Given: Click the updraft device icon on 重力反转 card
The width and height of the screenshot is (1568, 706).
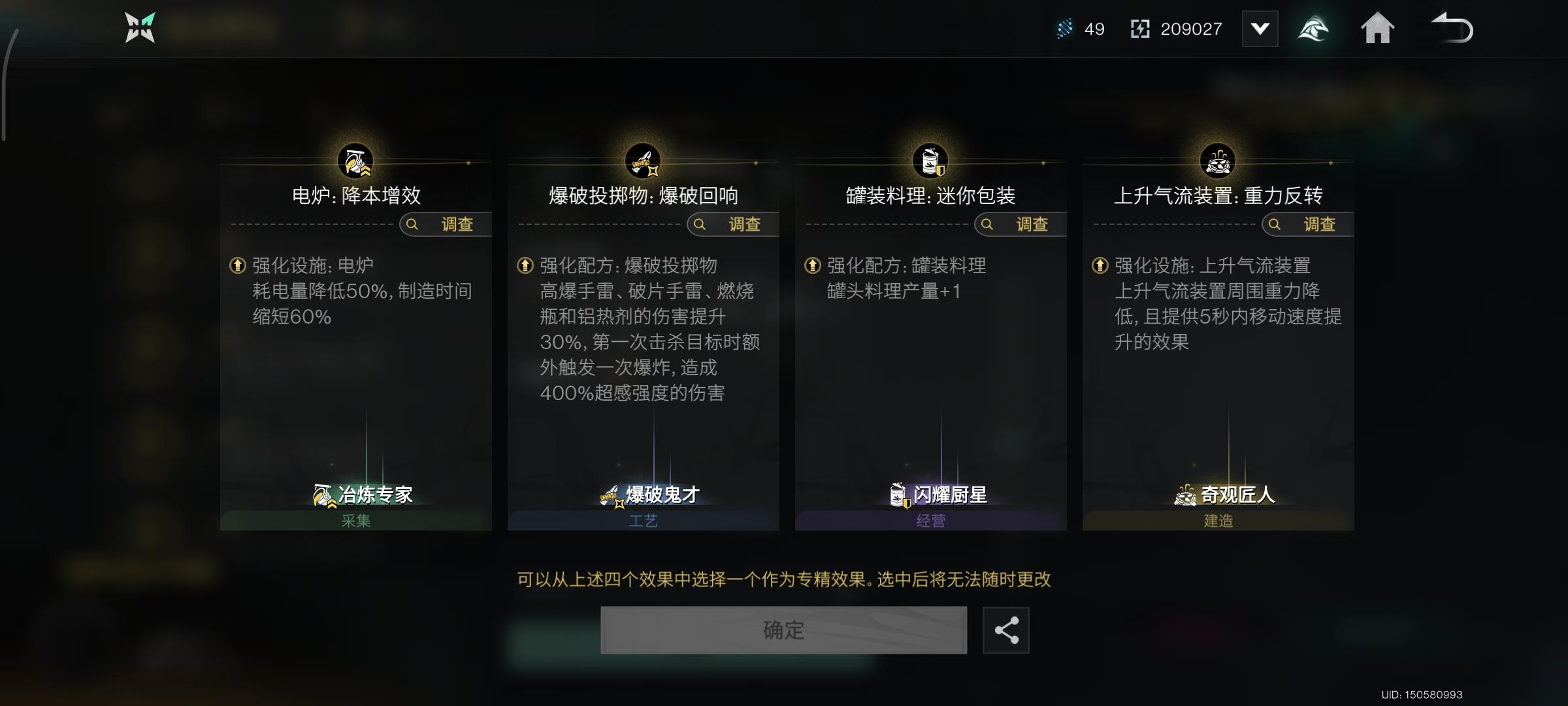Looking at the screenshot, I should pyautogui.click(x=1219, y=159).
